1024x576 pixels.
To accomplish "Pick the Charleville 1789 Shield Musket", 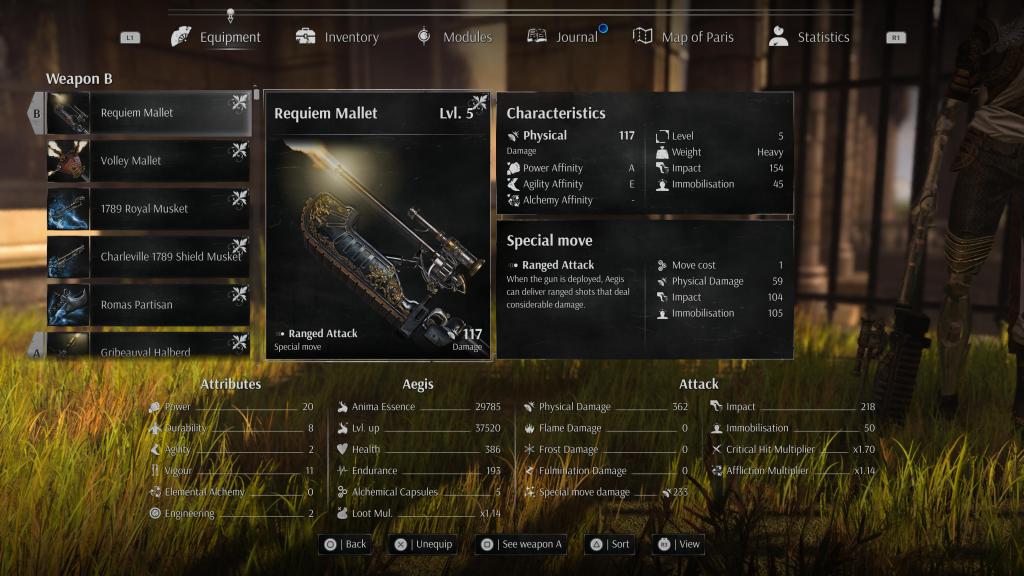I will pyautogui.click(x=148, y=257).
